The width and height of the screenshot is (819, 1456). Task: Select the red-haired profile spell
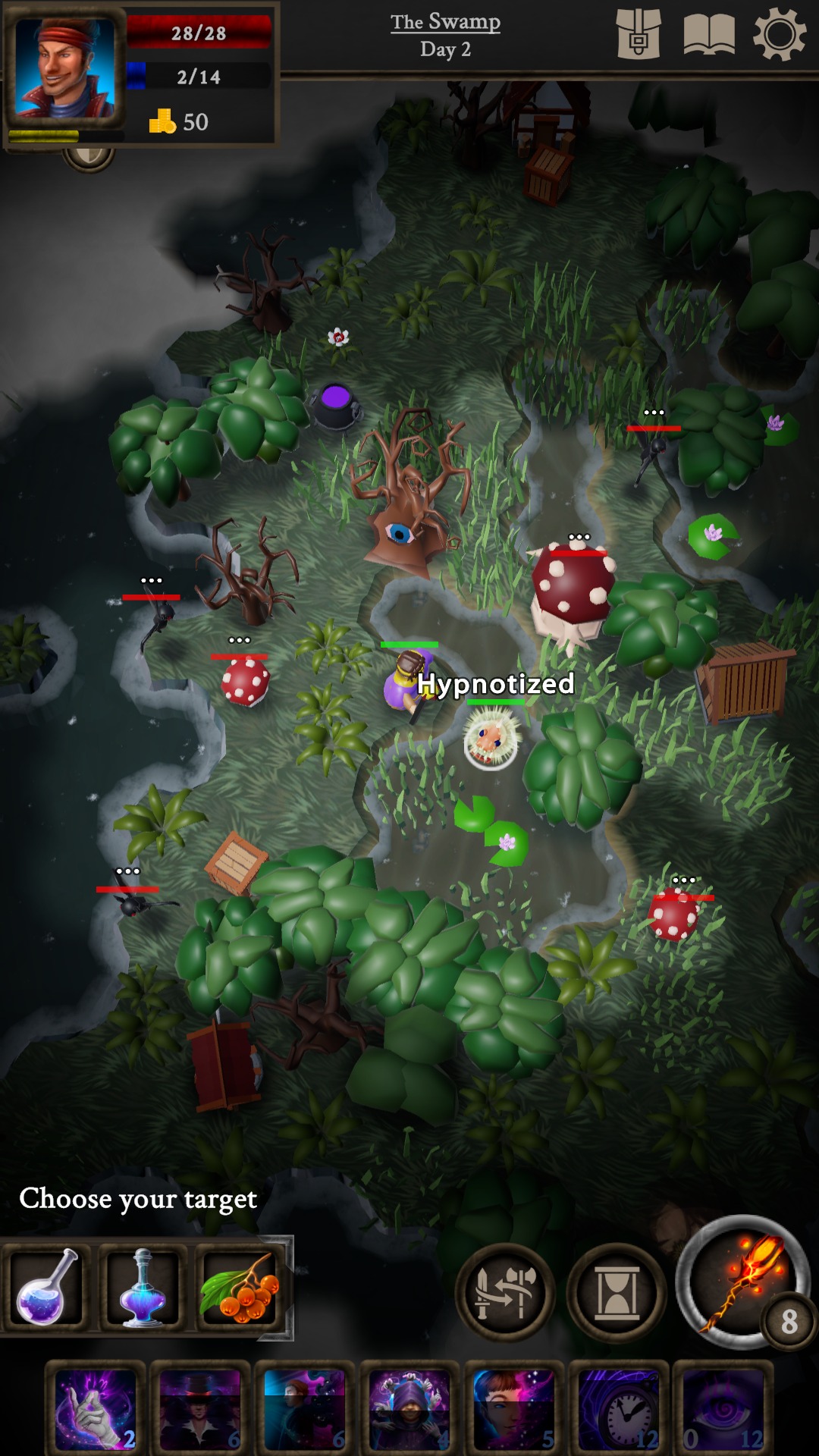click(305, 1410)
